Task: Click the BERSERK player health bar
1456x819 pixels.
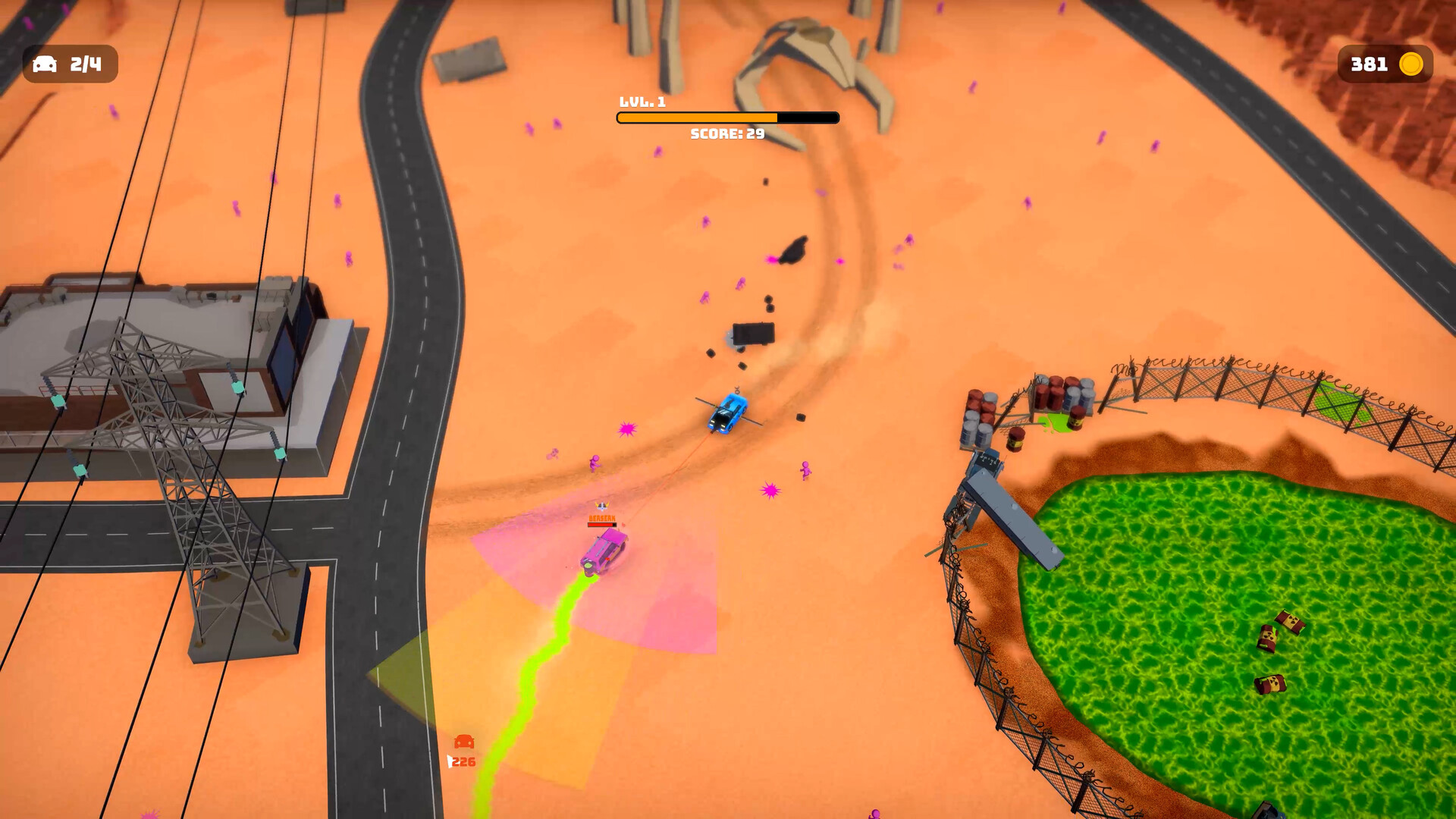Action: [602, 525]
